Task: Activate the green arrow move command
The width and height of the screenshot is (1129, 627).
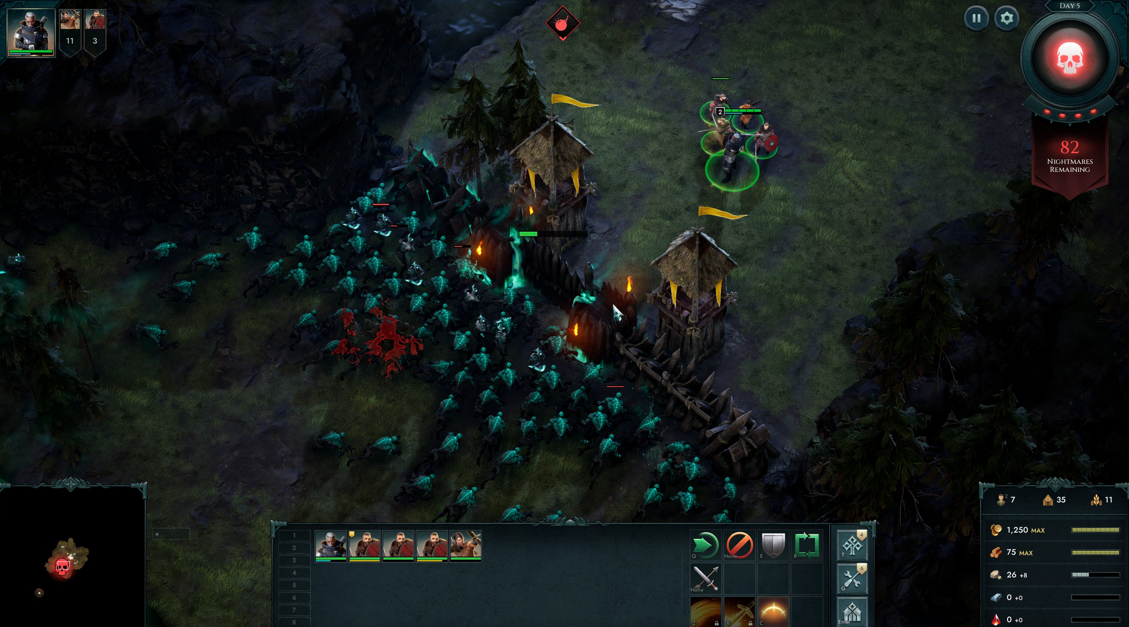Action: coord(705,545)
